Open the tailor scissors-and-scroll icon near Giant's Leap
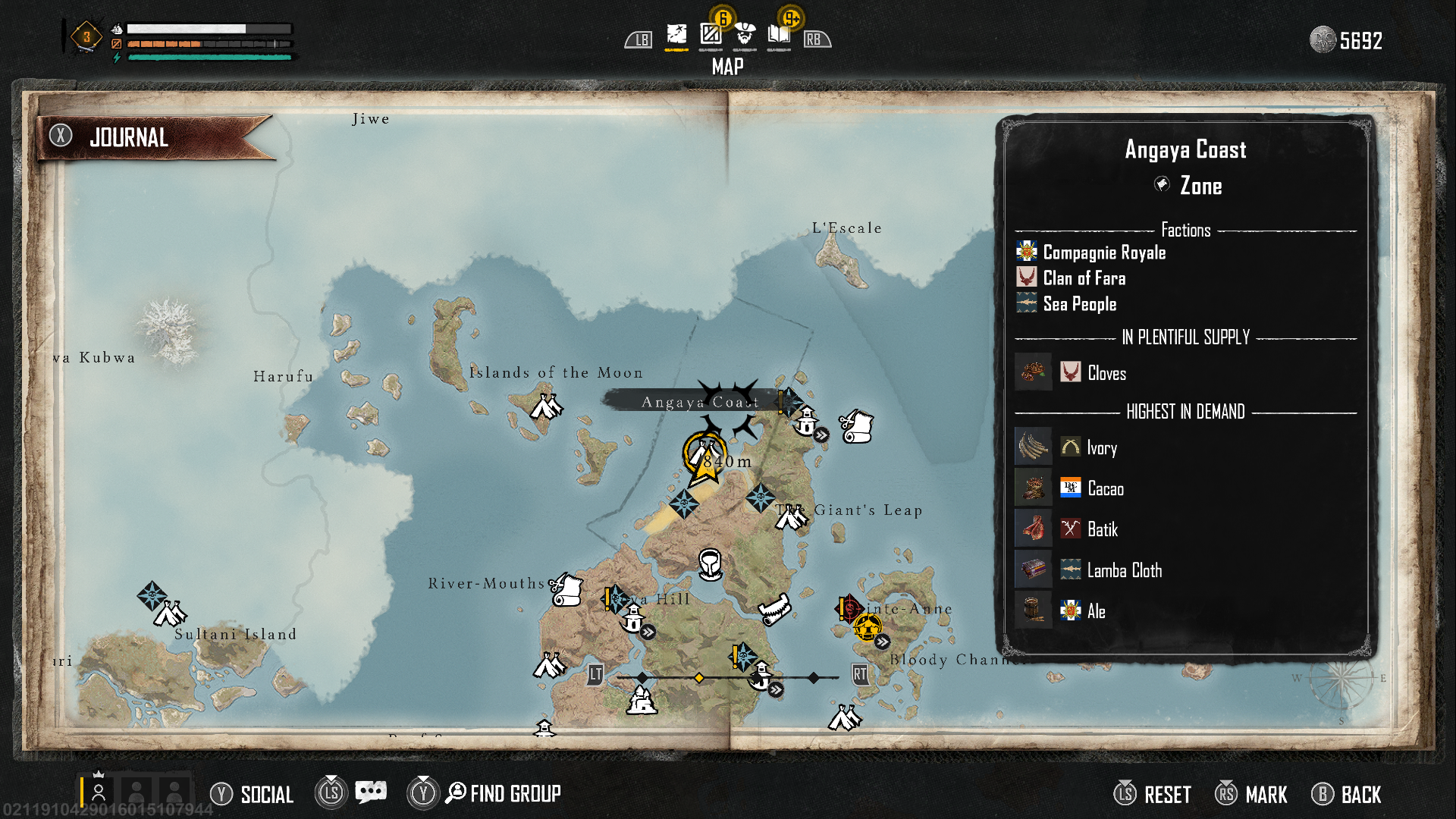Viewport: 1456px width, 819px height. (855, 426)
